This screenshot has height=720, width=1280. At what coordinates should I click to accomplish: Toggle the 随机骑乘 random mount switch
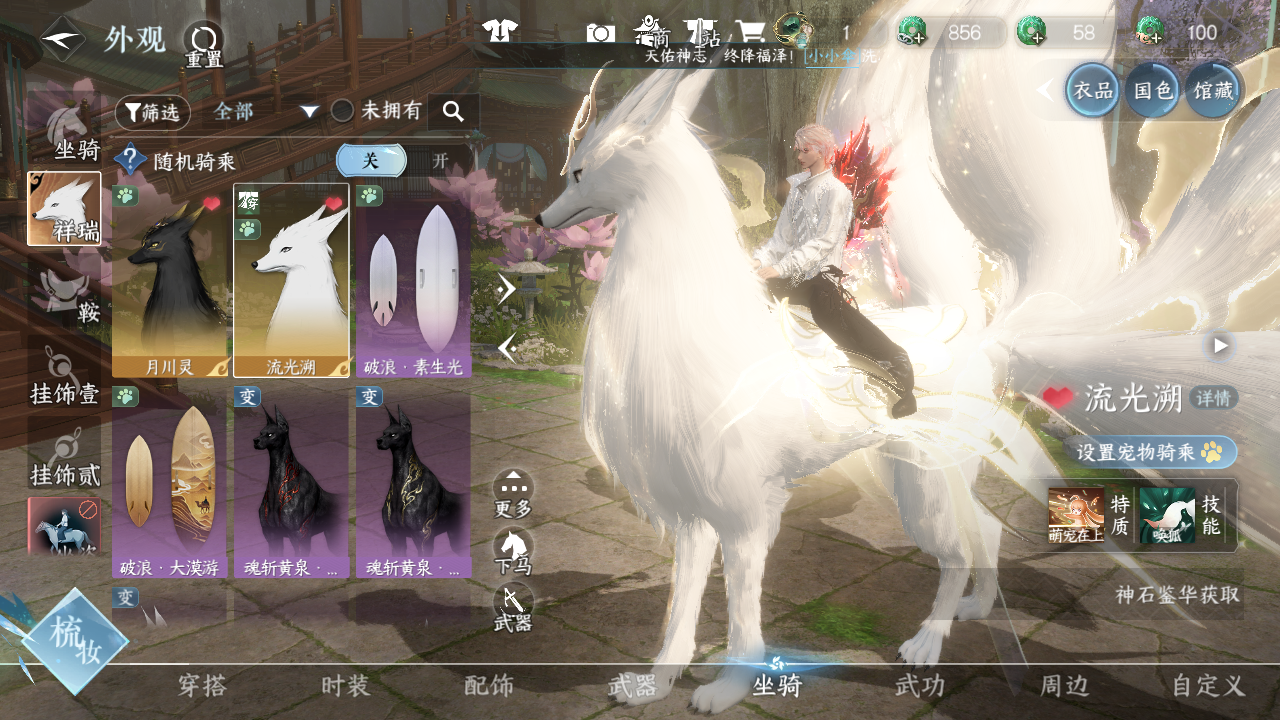[404, 161]
